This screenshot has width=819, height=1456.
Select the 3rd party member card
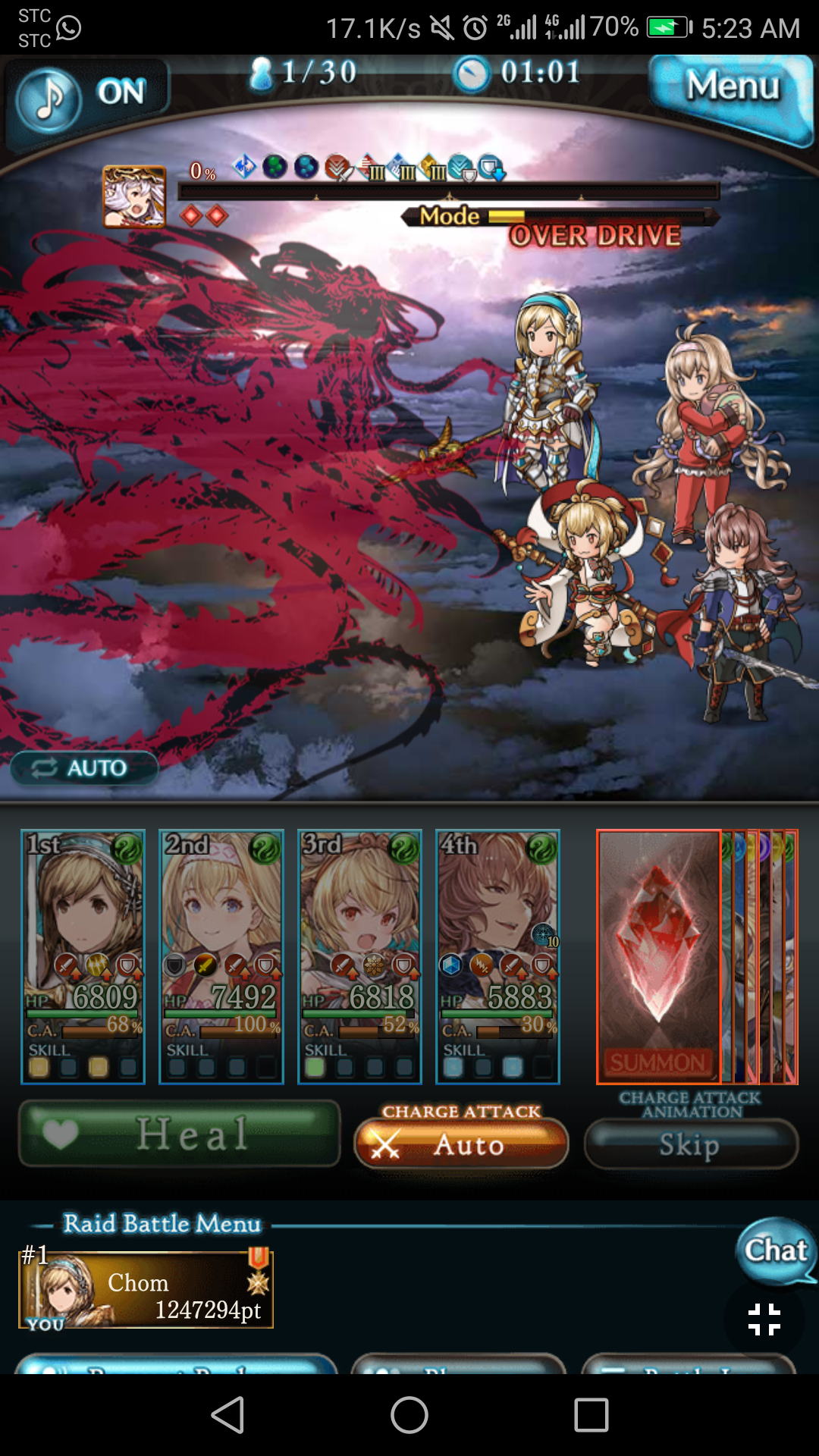point(359,955)
